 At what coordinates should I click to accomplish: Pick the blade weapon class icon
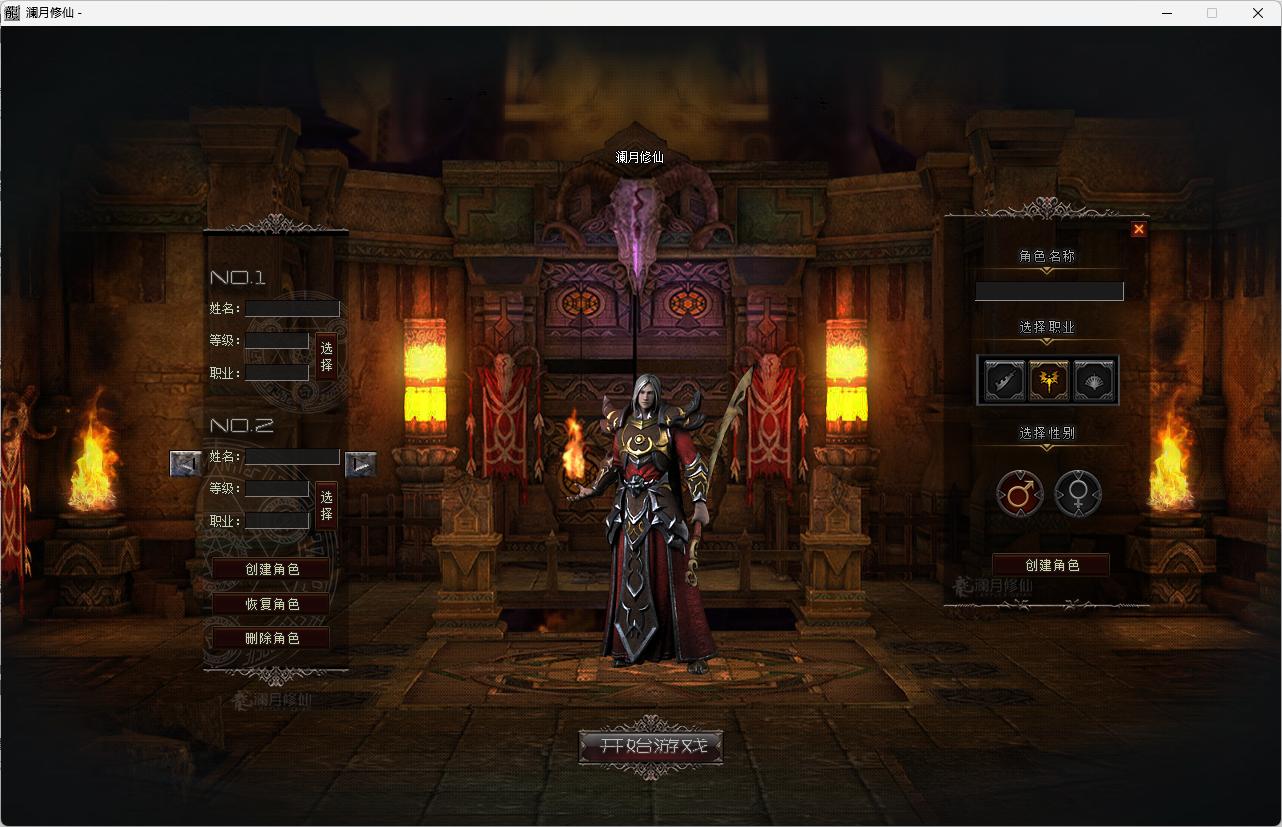click(1004, 381)
